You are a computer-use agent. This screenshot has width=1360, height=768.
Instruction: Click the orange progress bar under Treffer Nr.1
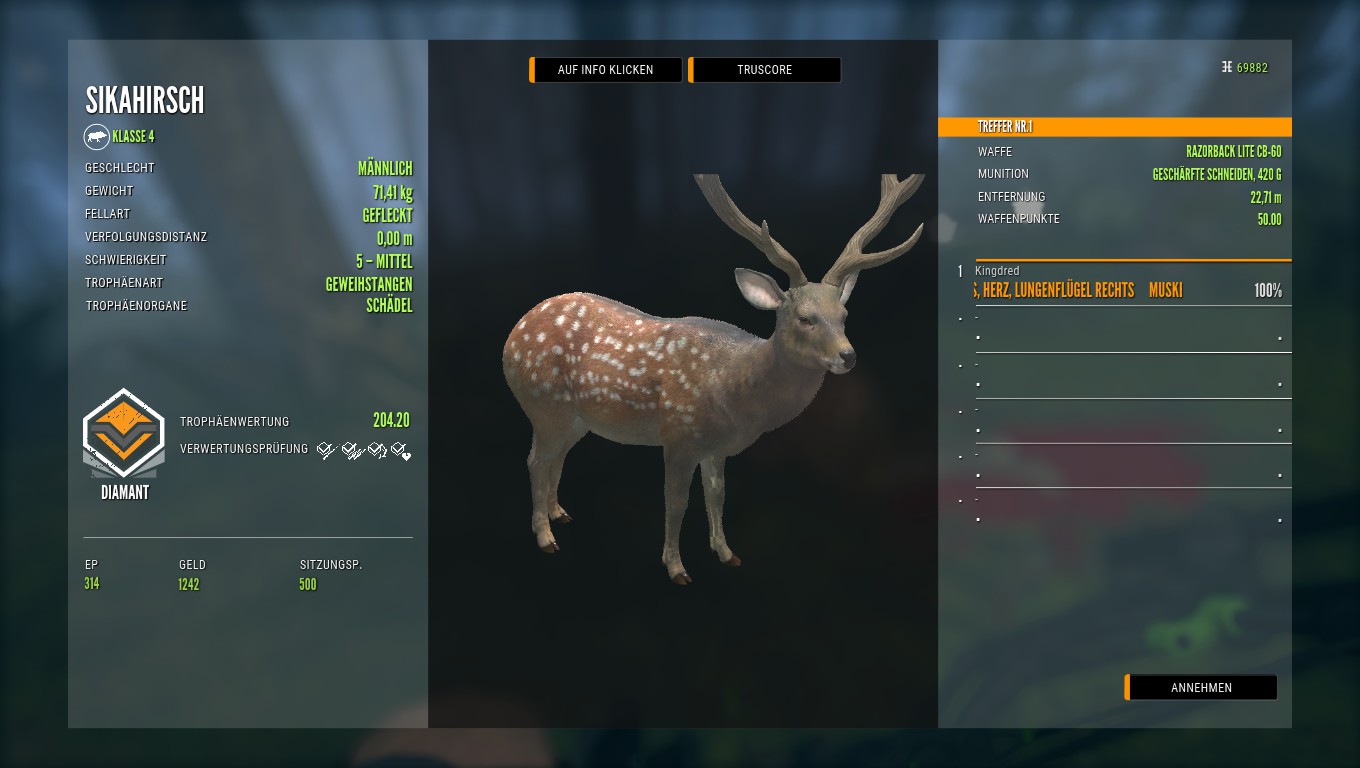[x=1133, y=259]
